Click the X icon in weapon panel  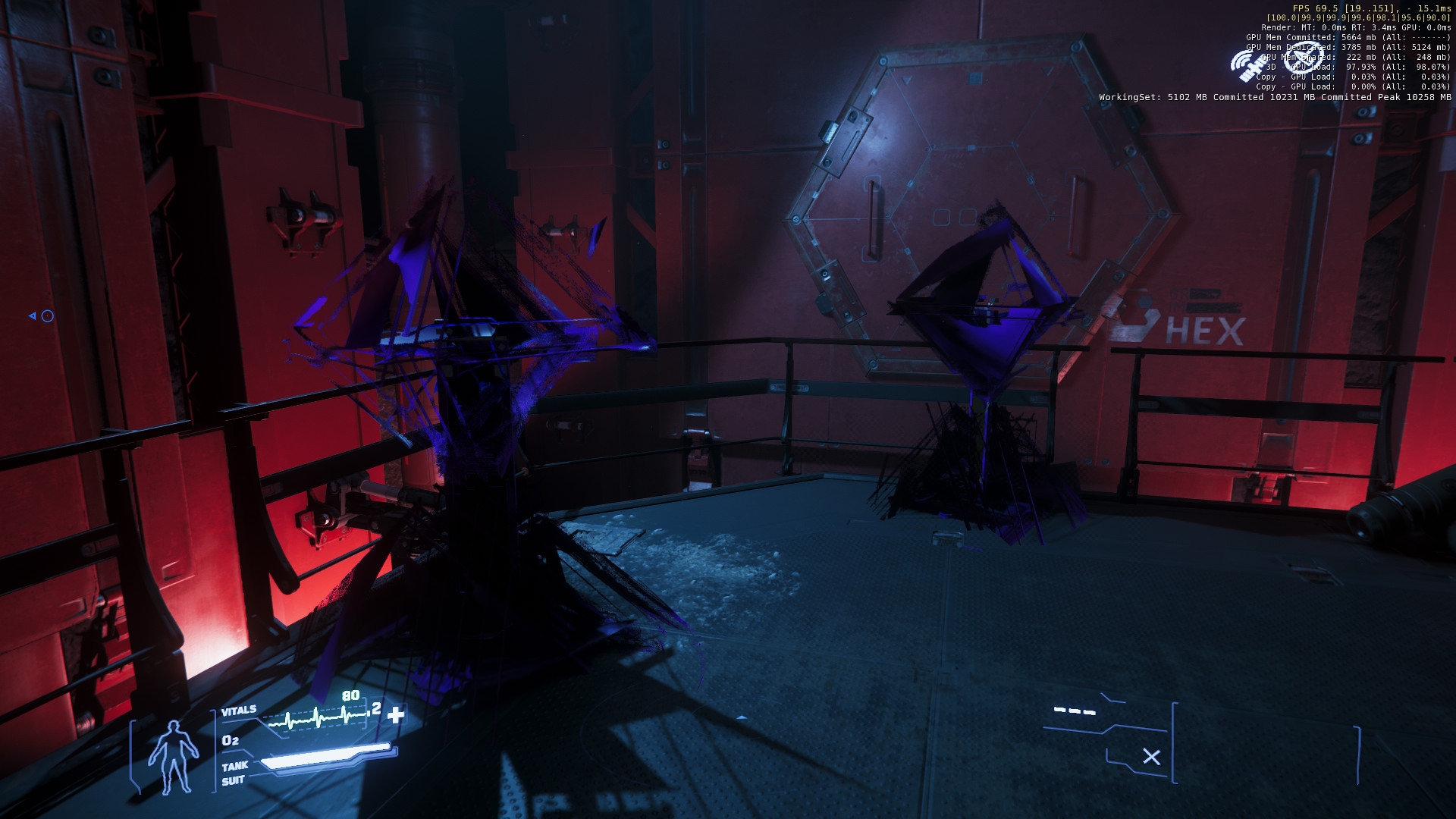1151,757
